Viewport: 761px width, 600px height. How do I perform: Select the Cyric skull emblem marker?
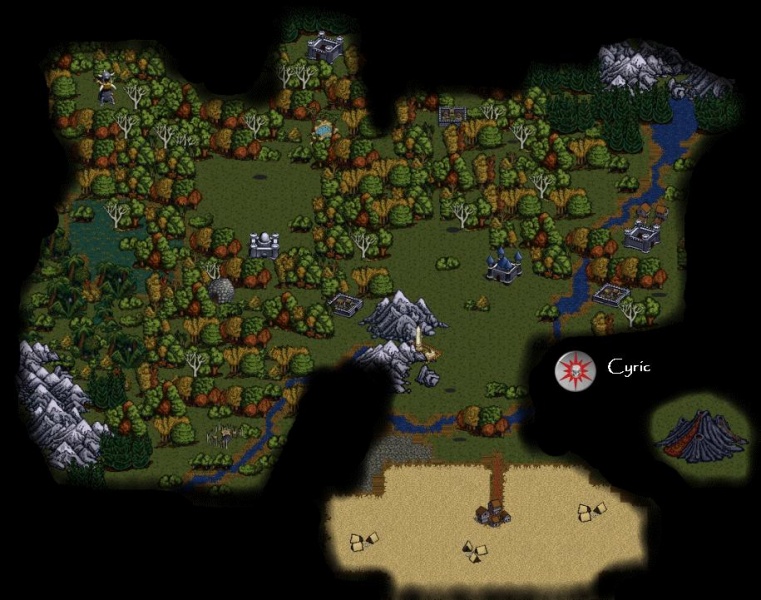coord(575,369)
